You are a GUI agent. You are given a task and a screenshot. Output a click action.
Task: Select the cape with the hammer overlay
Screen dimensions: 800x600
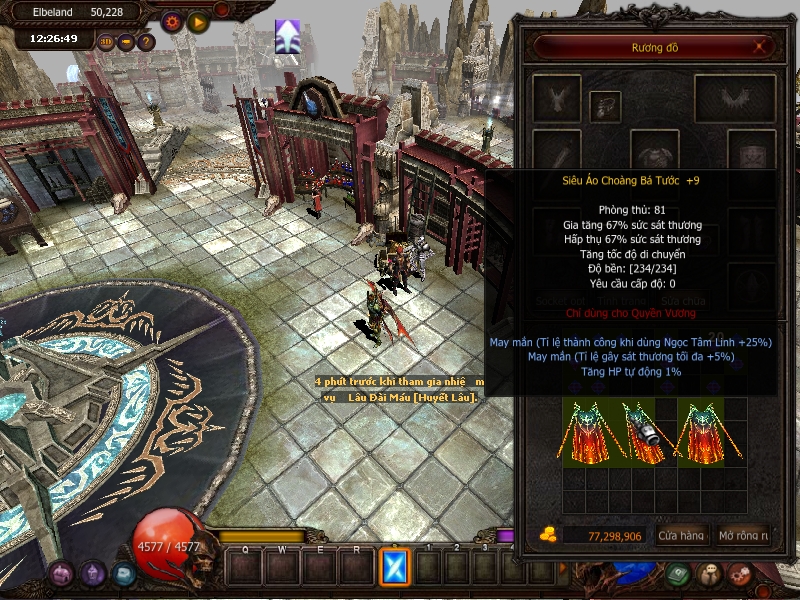(644, 432)
